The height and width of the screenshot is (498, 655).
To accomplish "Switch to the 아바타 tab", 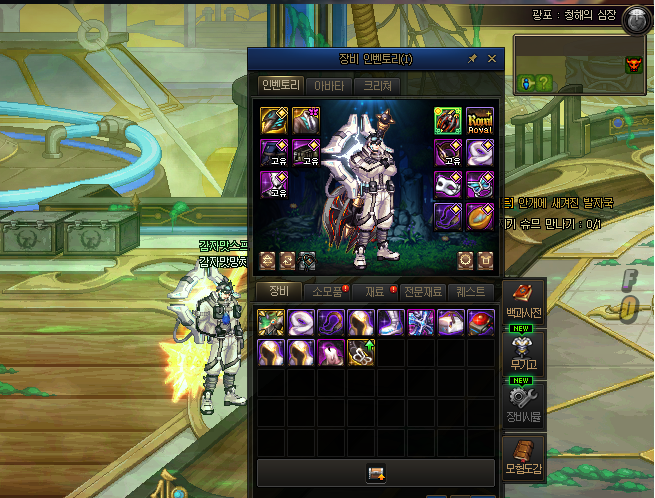I will coord(328,86).
